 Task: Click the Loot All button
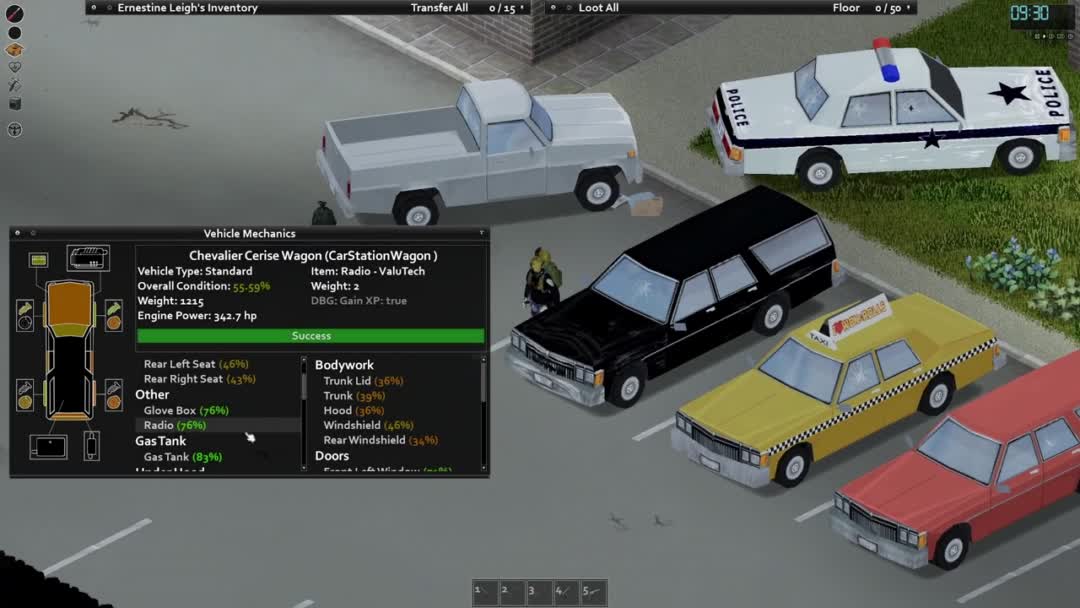598,8
